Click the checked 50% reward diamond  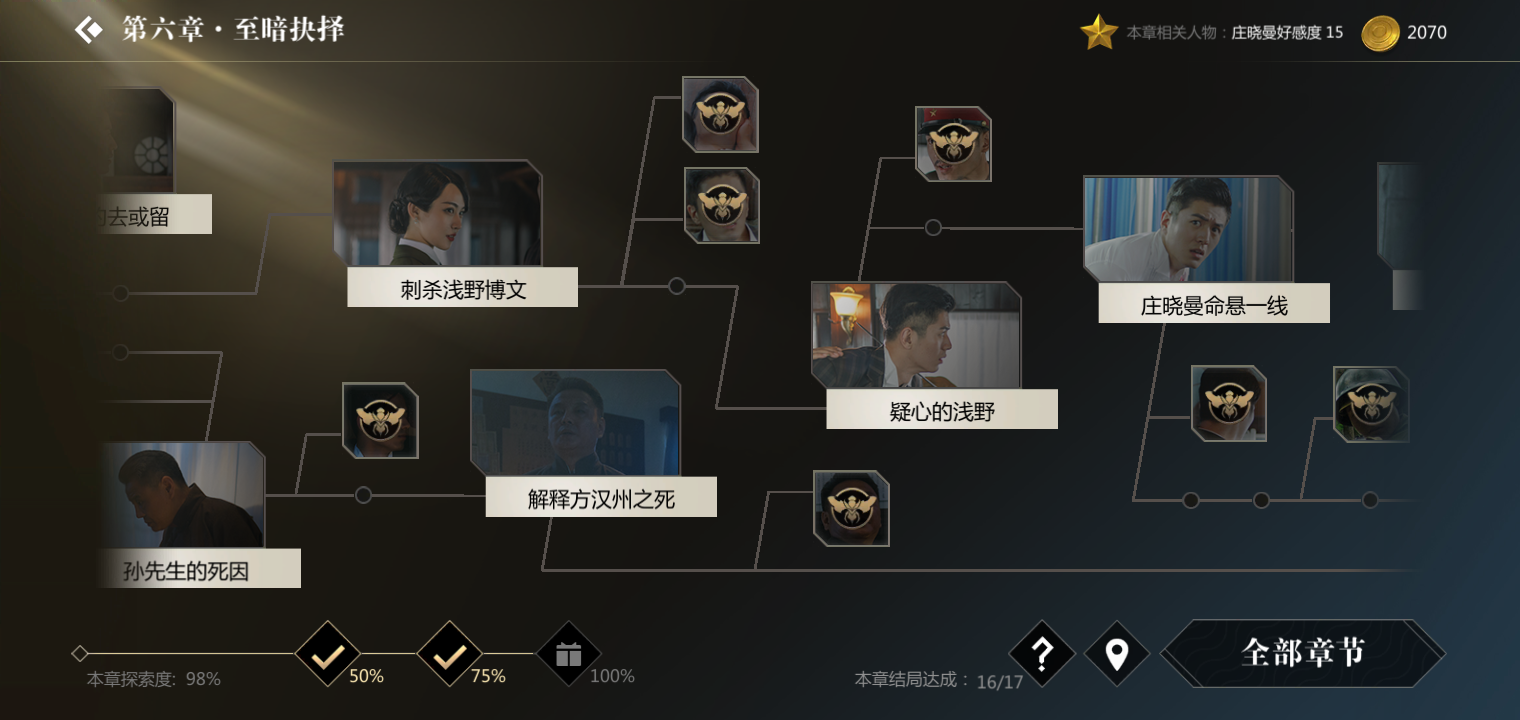[327, 655]
